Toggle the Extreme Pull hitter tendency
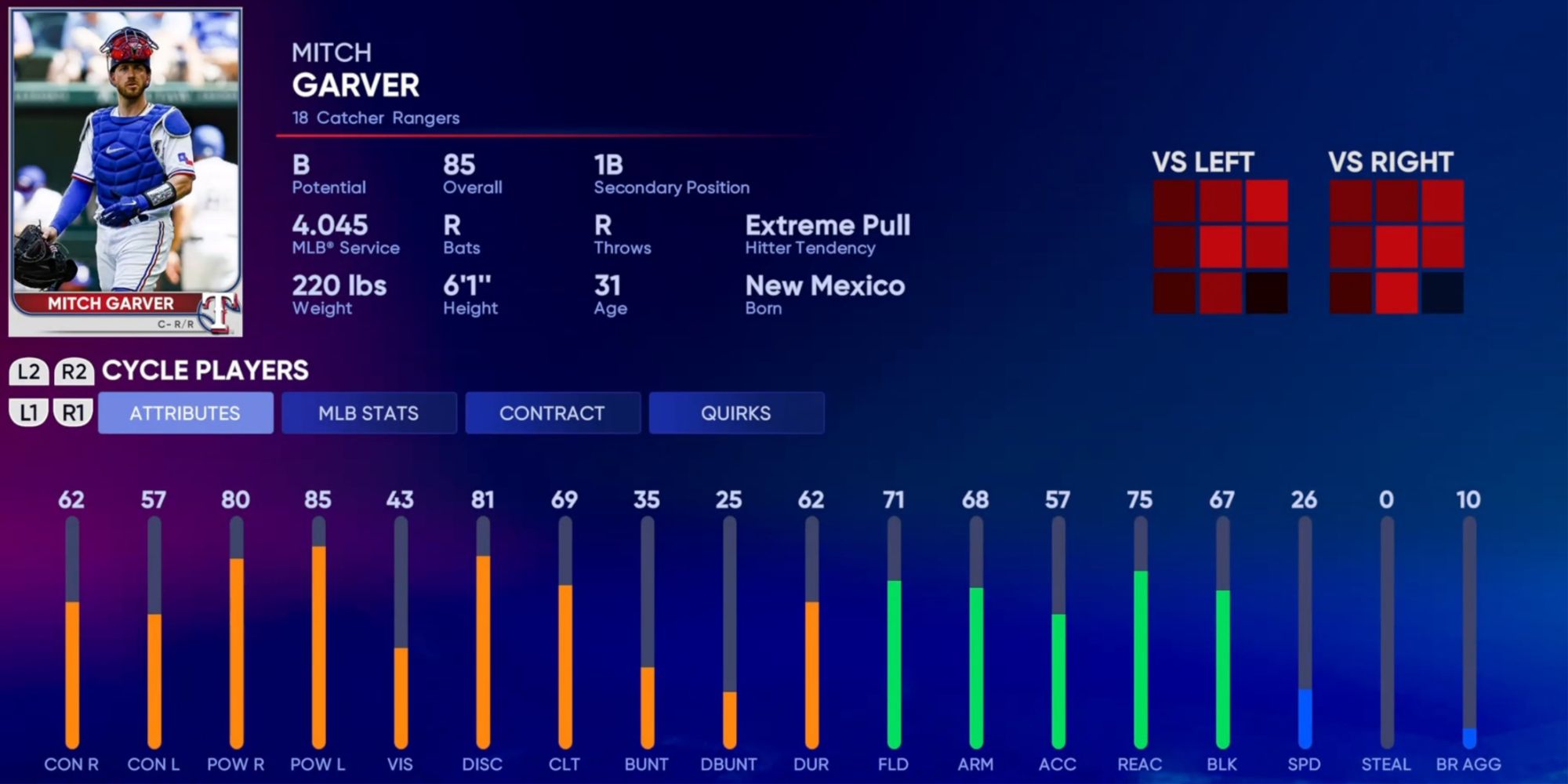This screenshot has width=1568, height=784. click(828, 227)
